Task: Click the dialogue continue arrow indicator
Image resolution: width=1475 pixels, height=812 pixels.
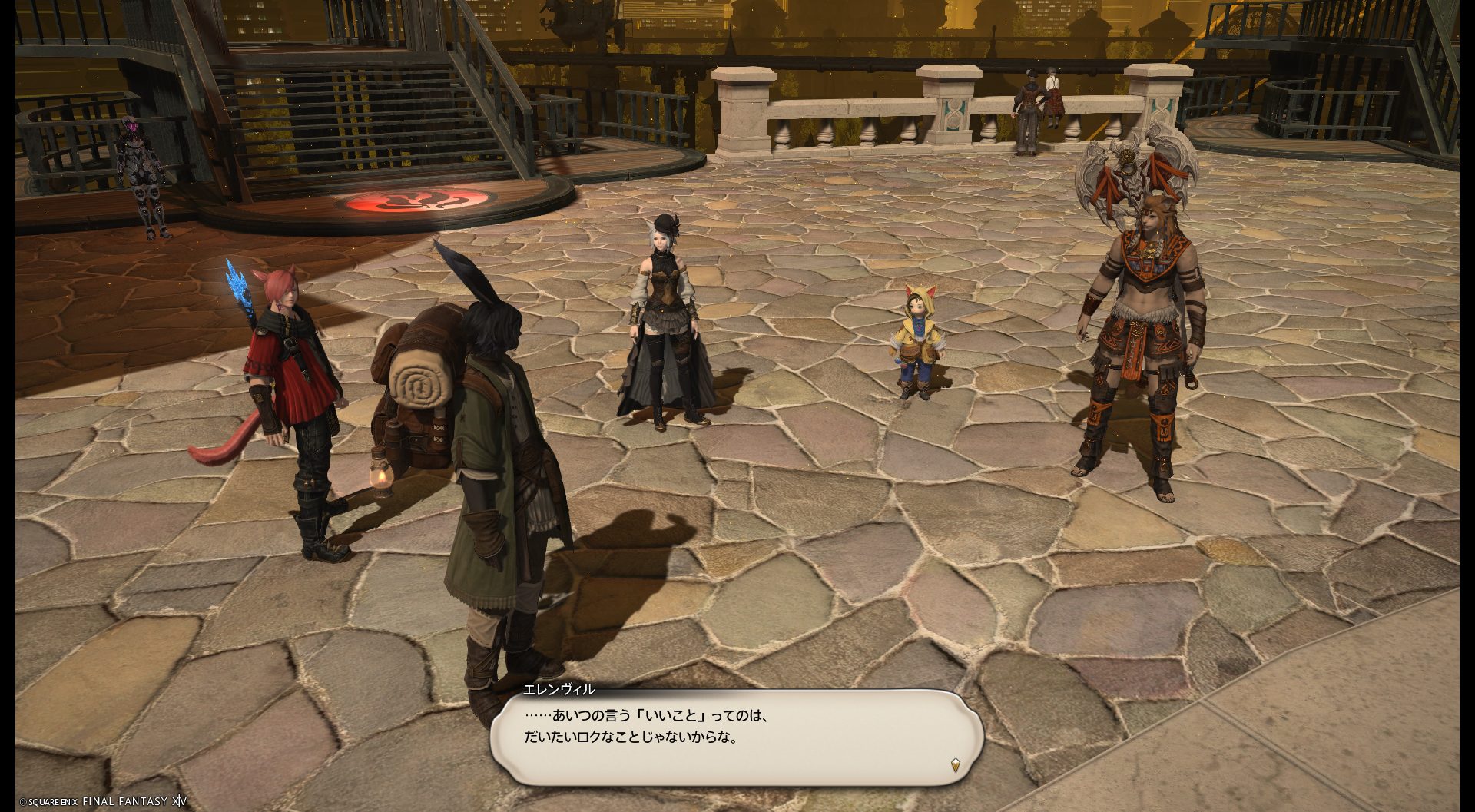Action: point(955,764)
